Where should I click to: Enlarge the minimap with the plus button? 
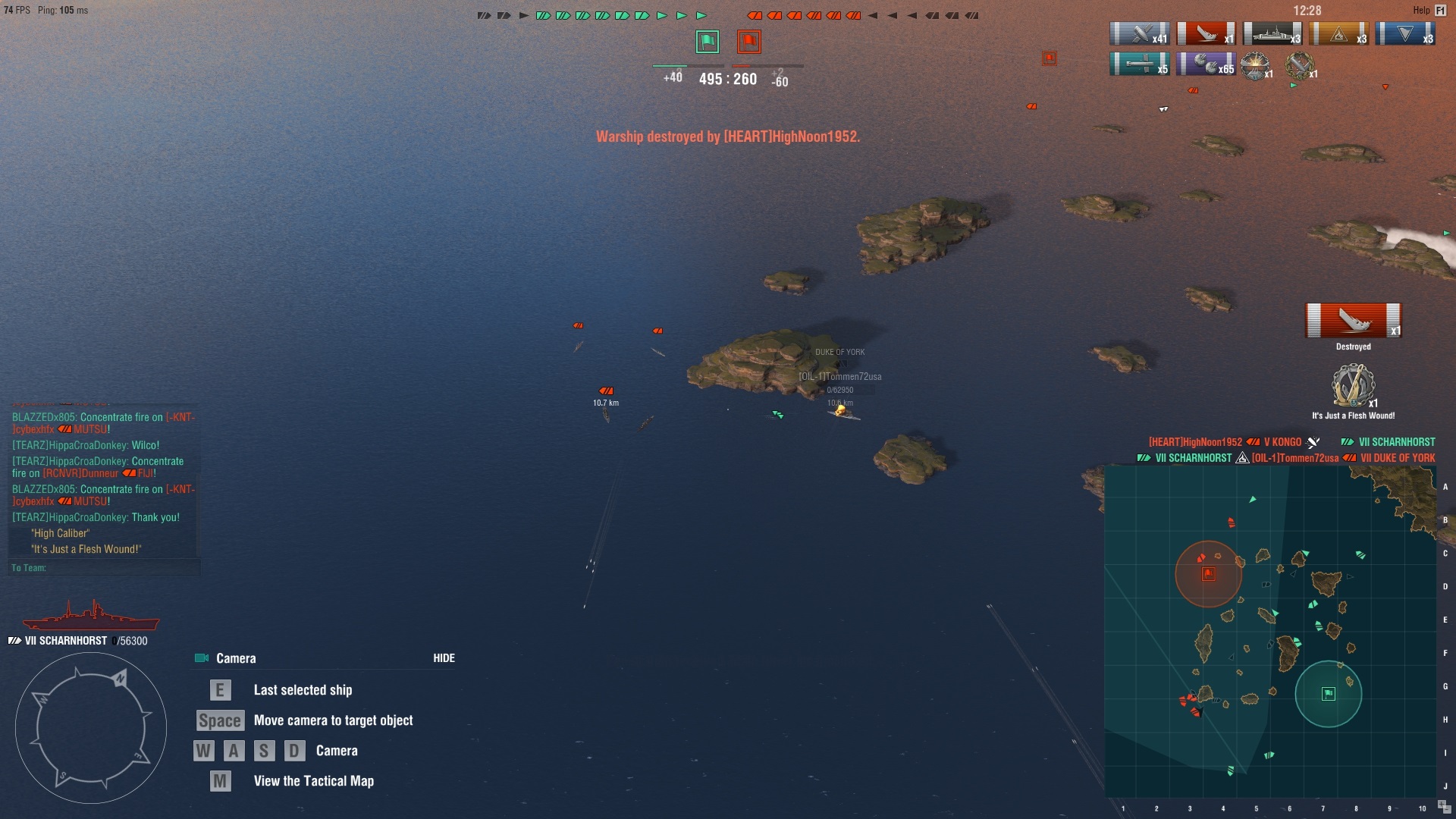pyautogui.click(x=1441, y=805)
